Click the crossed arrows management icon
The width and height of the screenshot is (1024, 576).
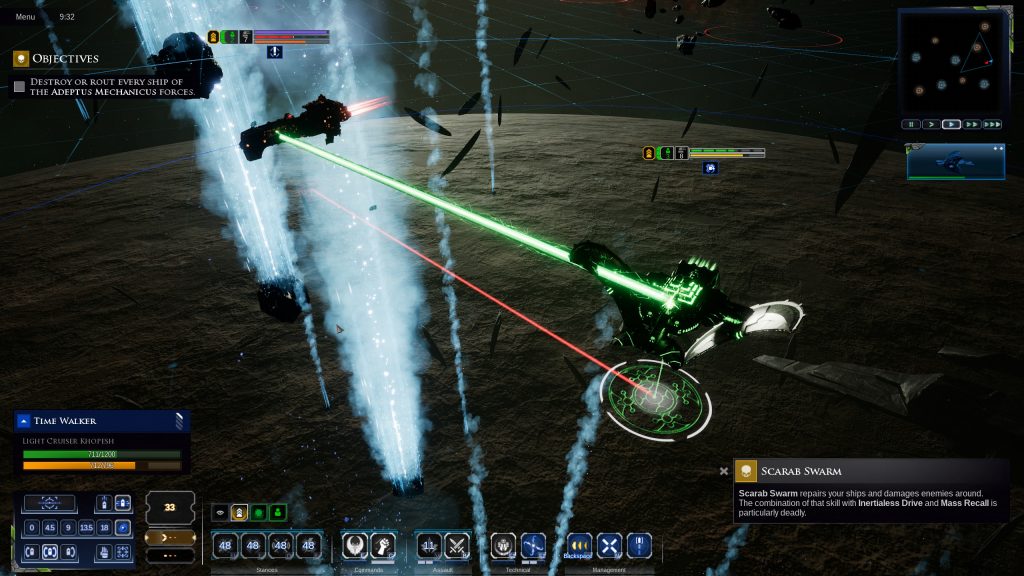pyautogui.click(x=609, y=546)
